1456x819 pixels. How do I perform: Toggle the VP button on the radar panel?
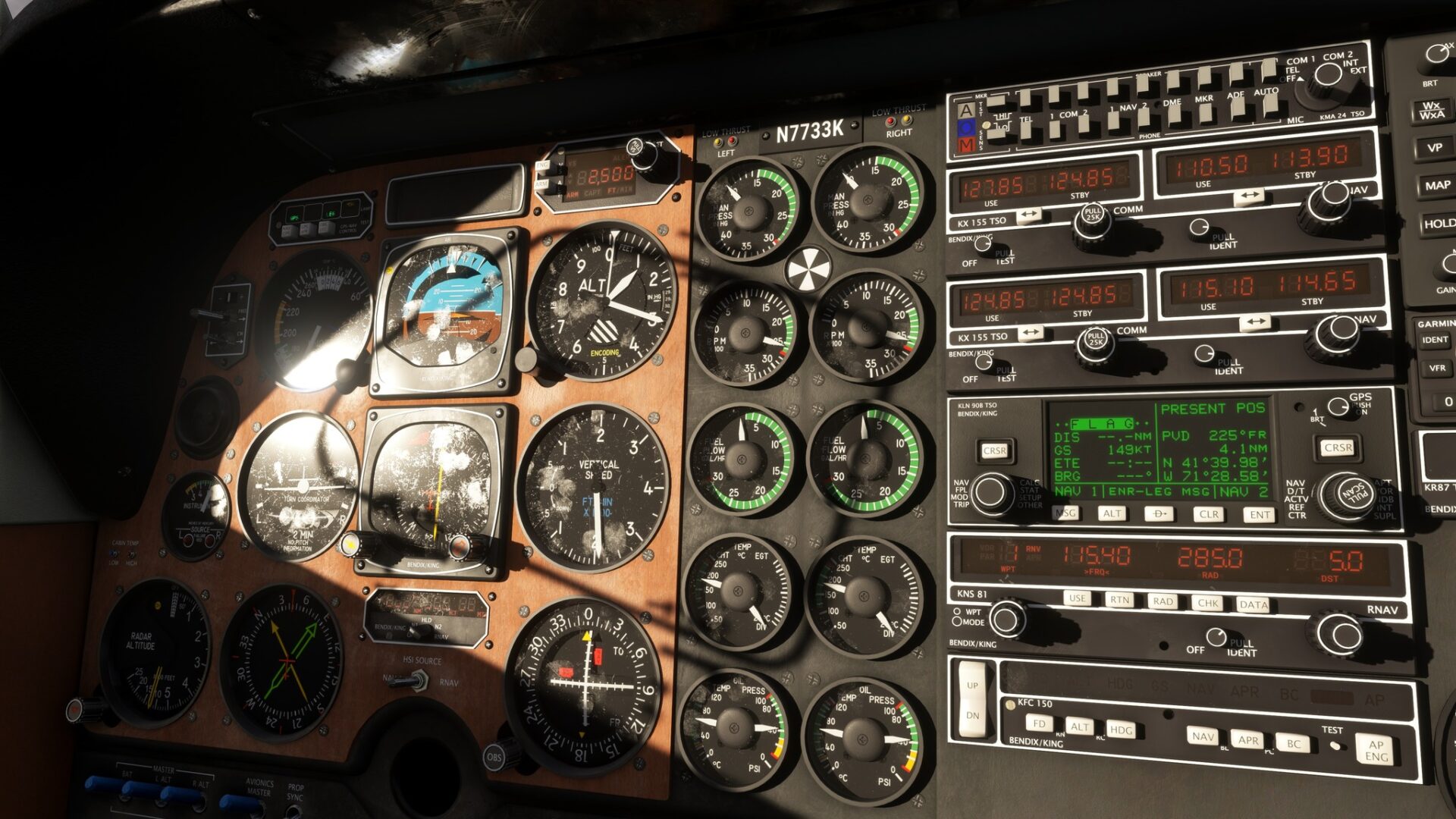click(1434, 148)
